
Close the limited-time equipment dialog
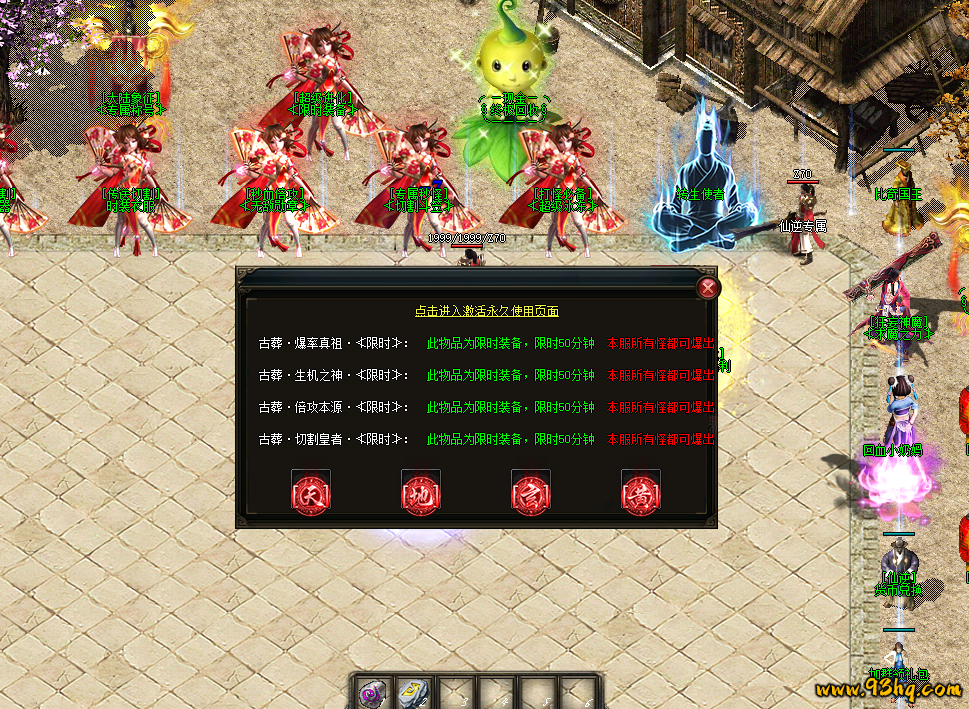708,288
